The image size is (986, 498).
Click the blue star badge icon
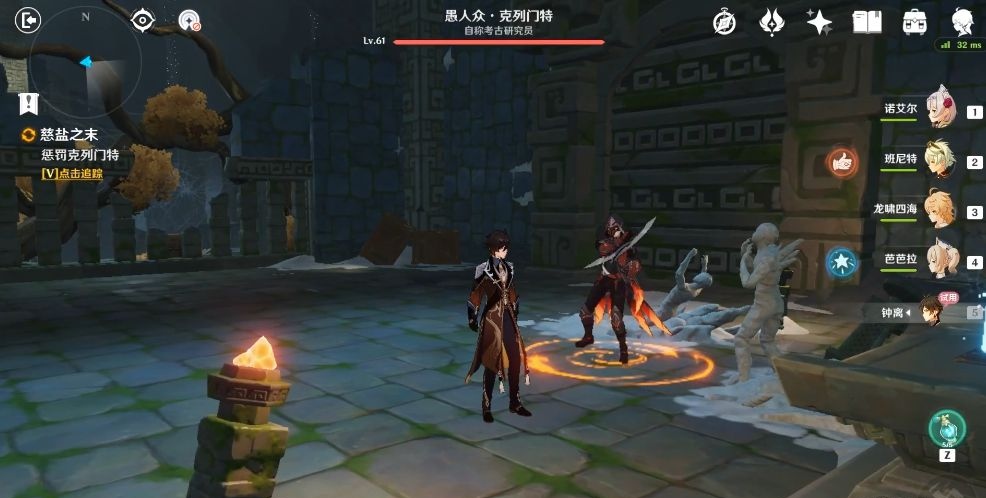(x=842, y=262)
